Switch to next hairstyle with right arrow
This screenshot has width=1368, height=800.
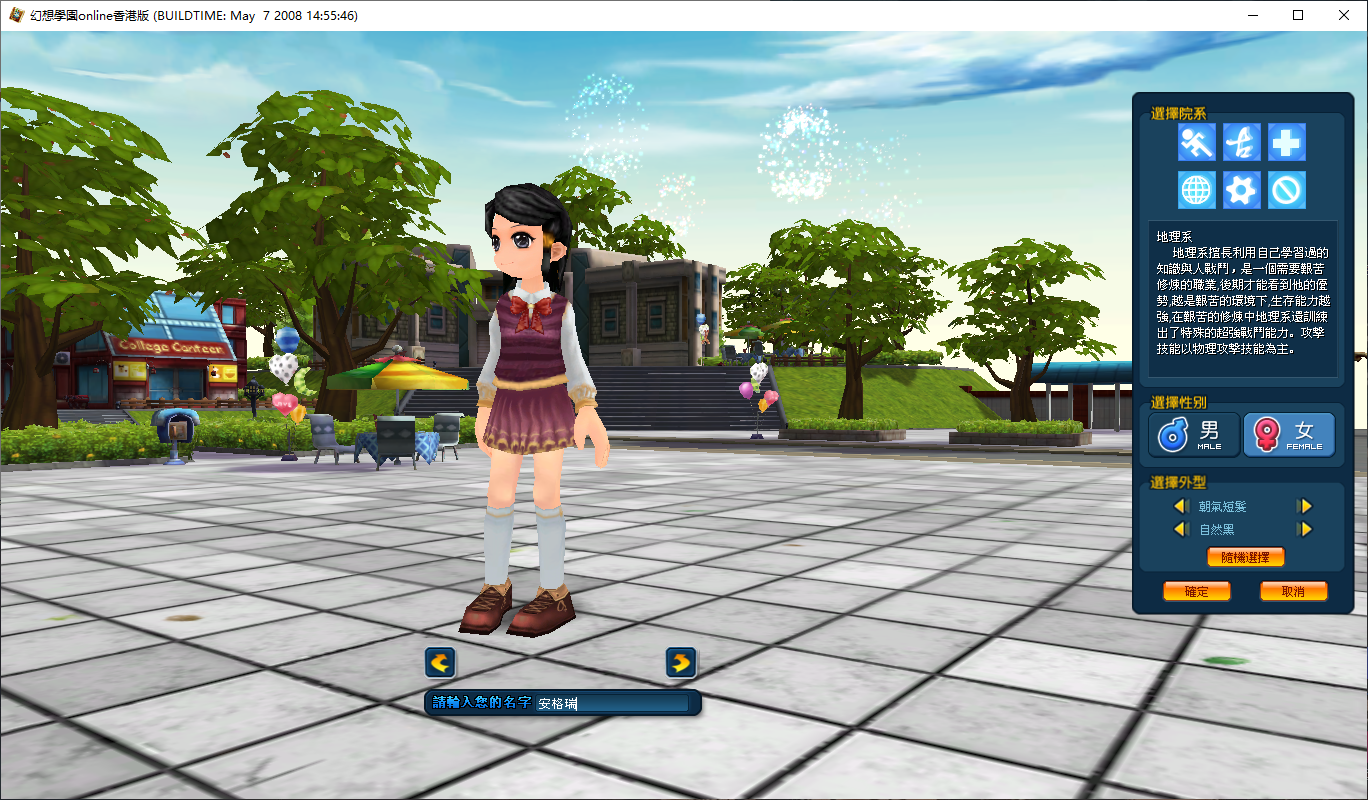(x=1304, y=507)
